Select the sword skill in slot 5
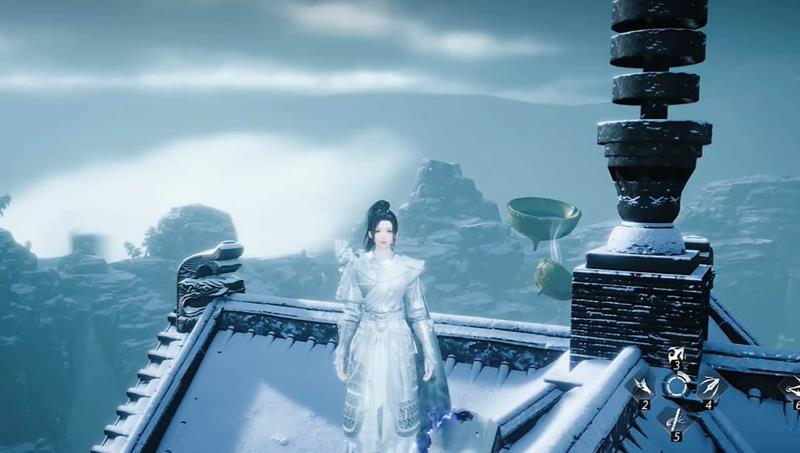This screenshot has height=453, width=800. point(676,418)
